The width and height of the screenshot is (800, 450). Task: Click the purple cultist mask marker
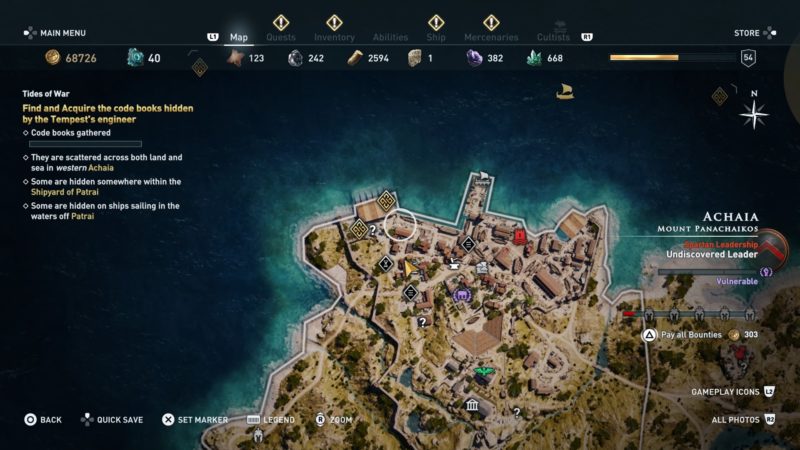[462, 295]
